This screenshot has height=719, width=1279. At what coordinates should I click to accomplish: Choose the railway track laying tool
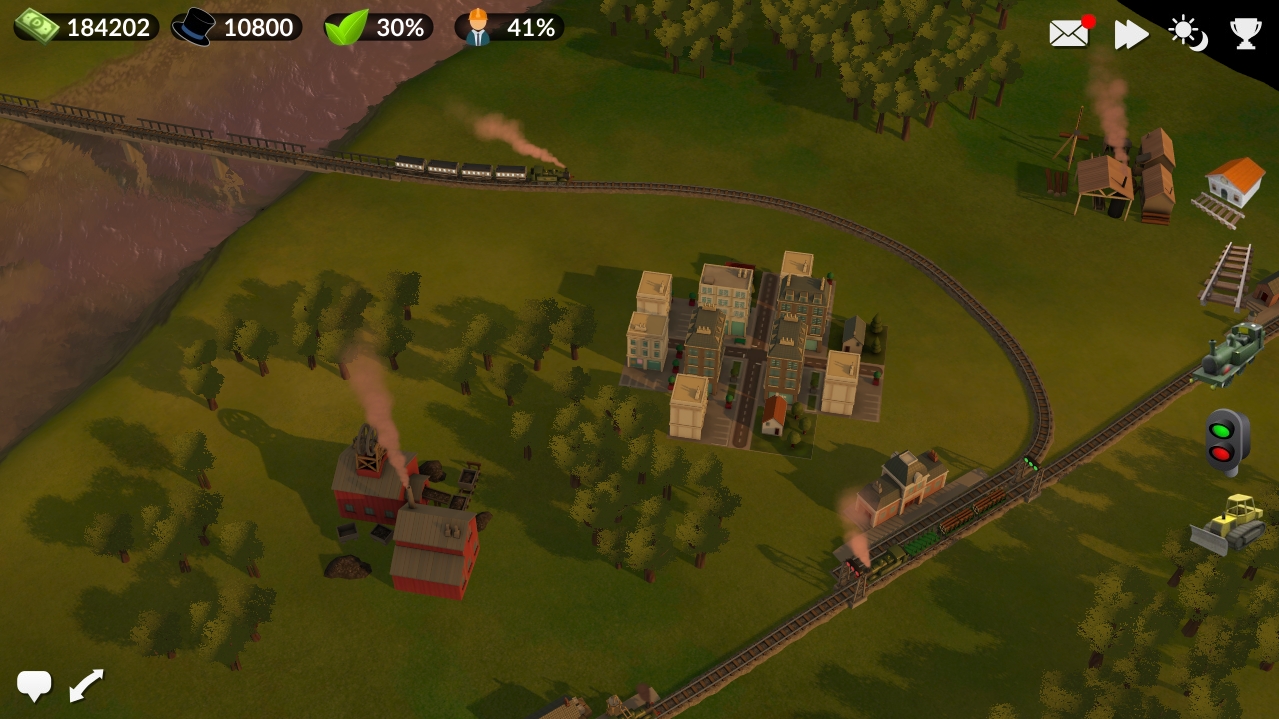pyautogui.click(x=1227, y=274)
